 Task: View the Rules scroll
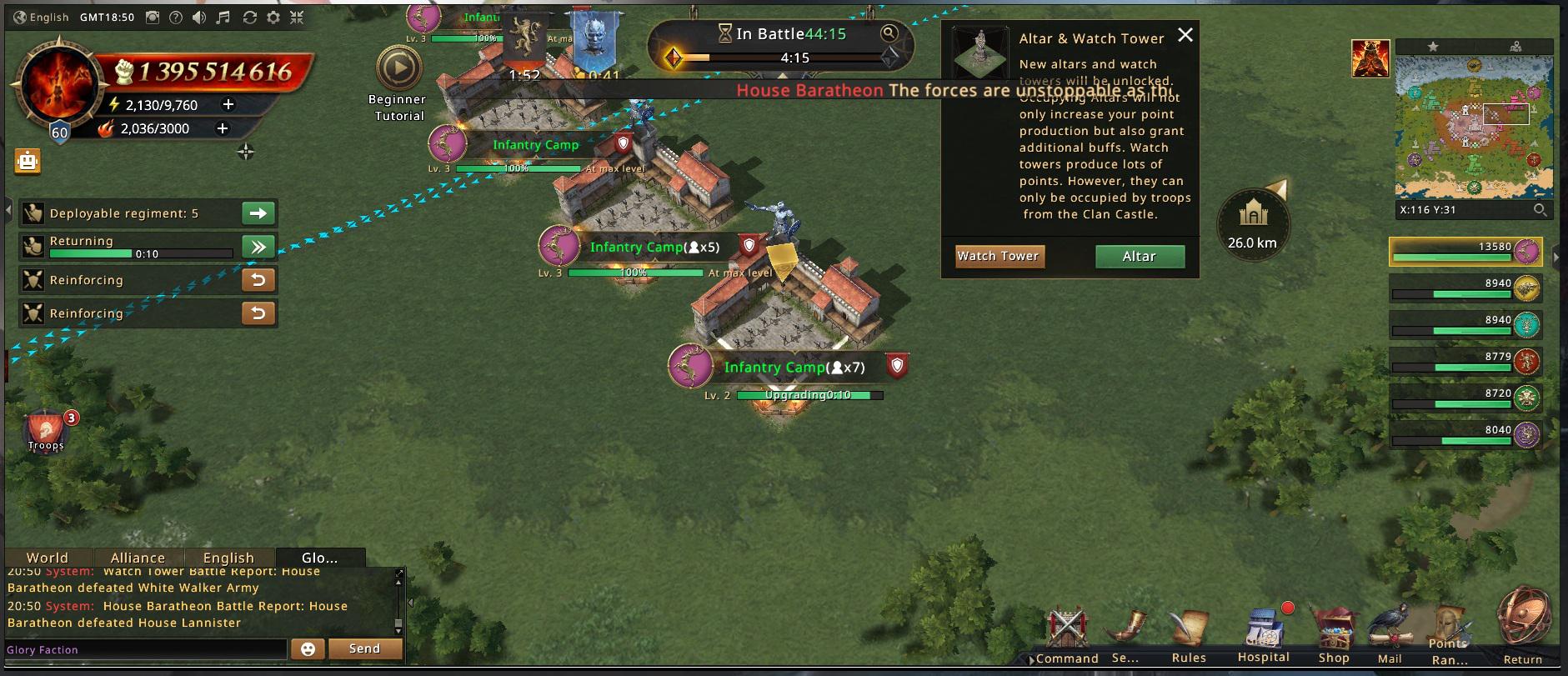tap(1189, 632)
